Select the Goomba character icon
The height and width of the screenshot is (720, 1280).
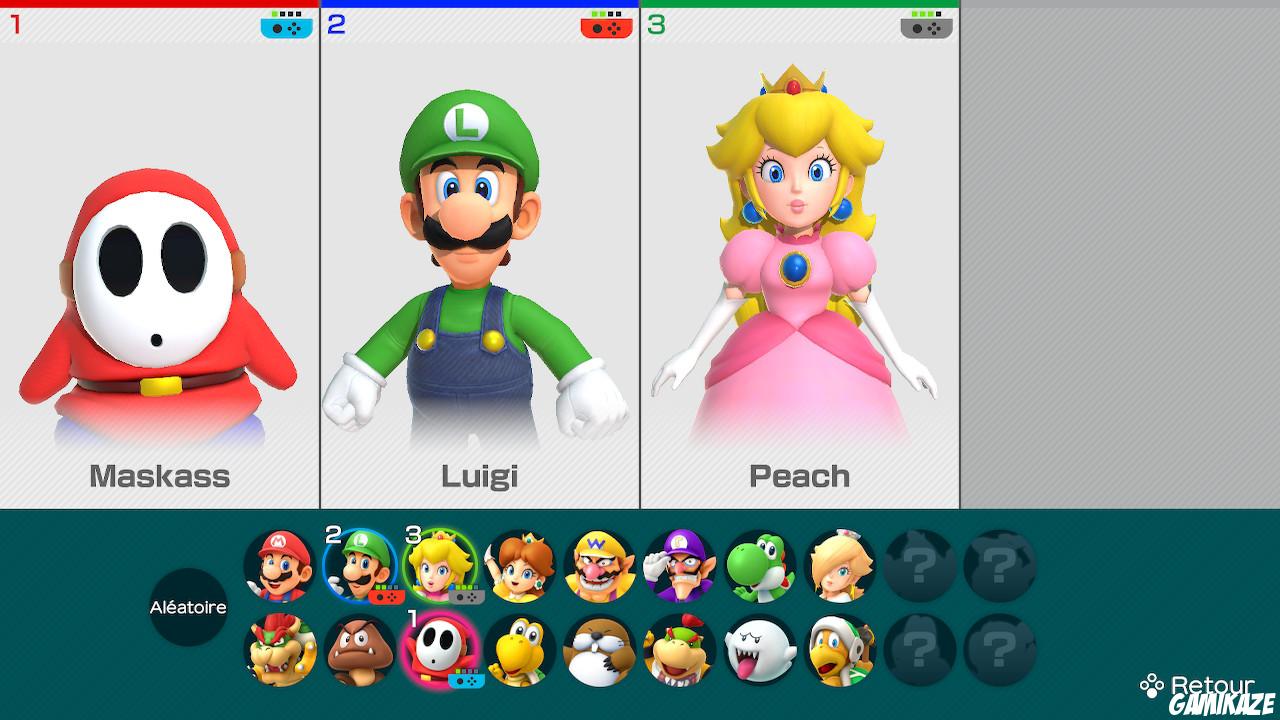pos(358,650)
